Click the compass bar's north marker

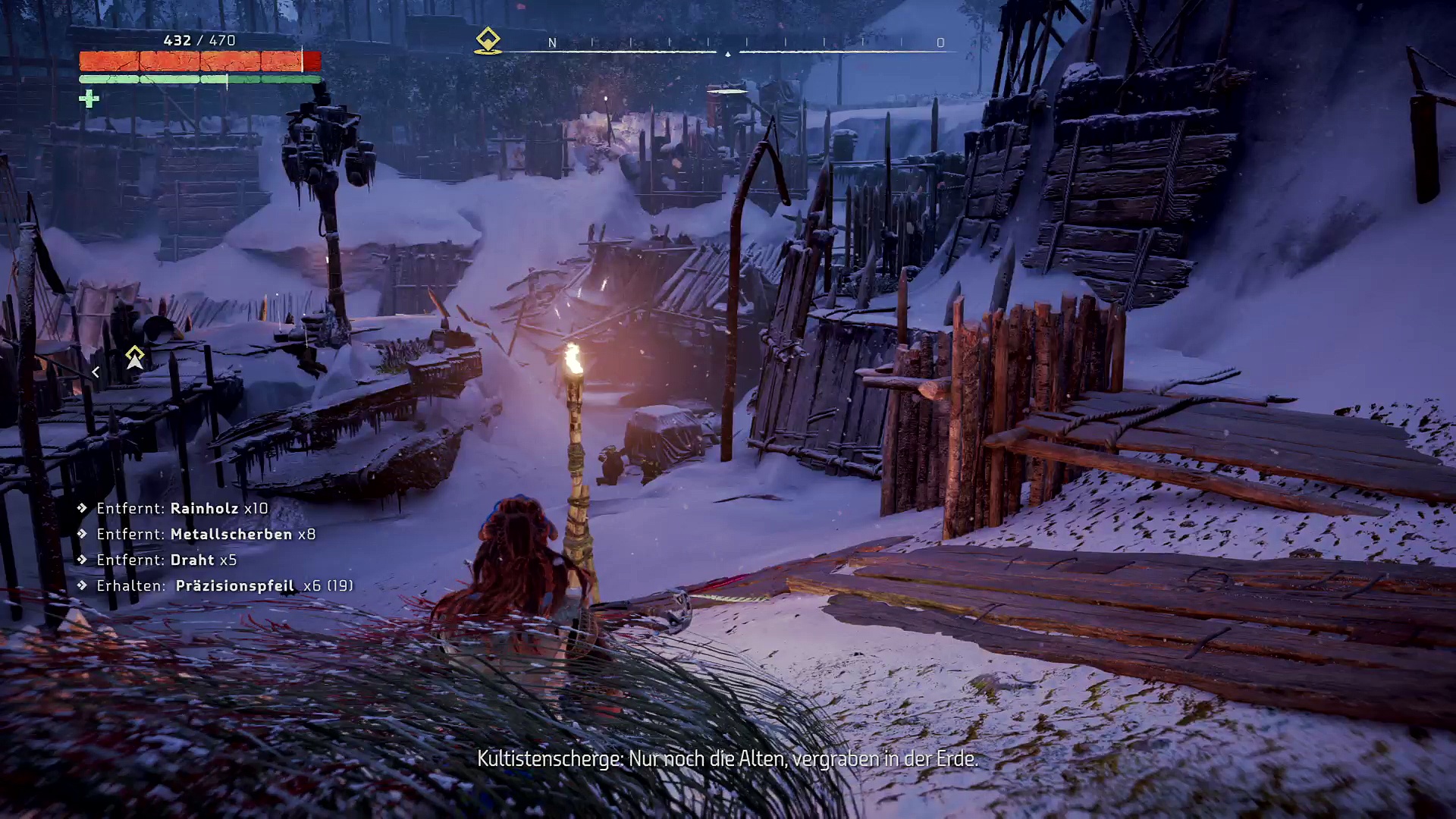(552, 43)
